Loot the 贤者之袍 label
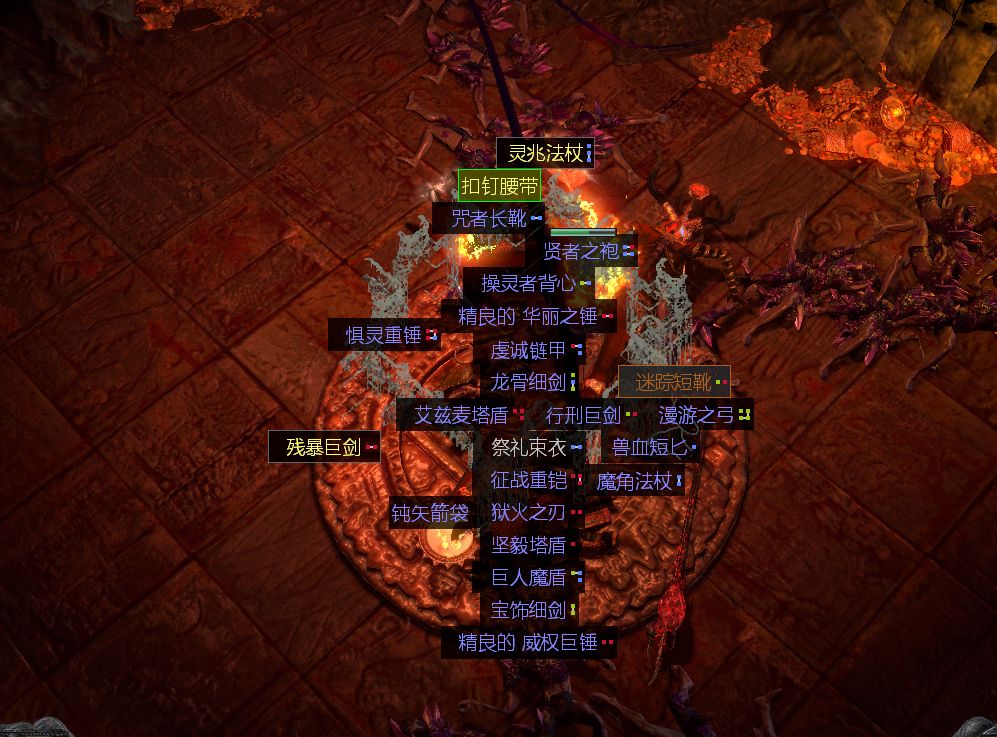 (581, 251)
